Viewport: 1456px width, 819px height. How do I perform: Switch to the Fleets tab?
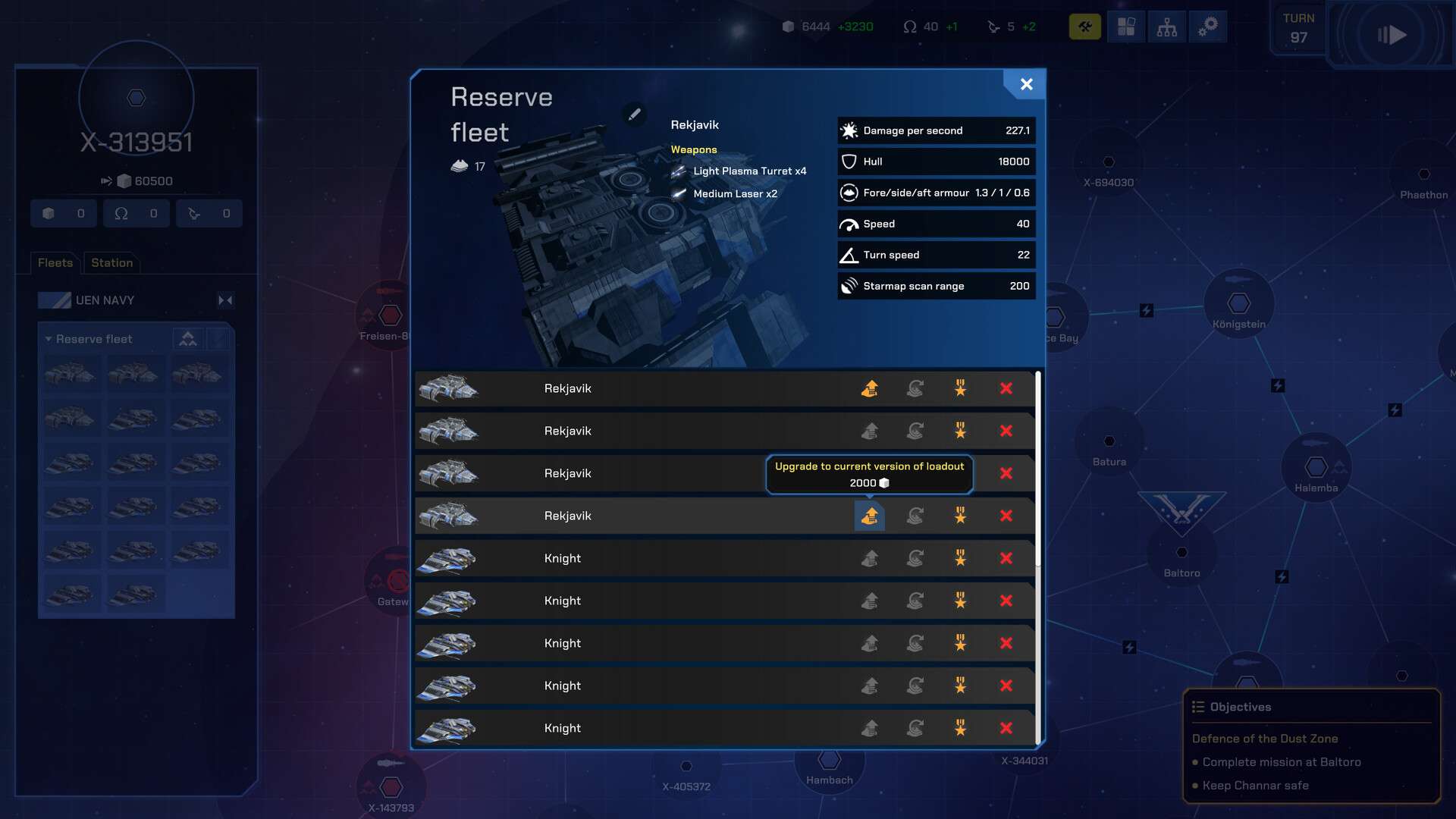55,262
